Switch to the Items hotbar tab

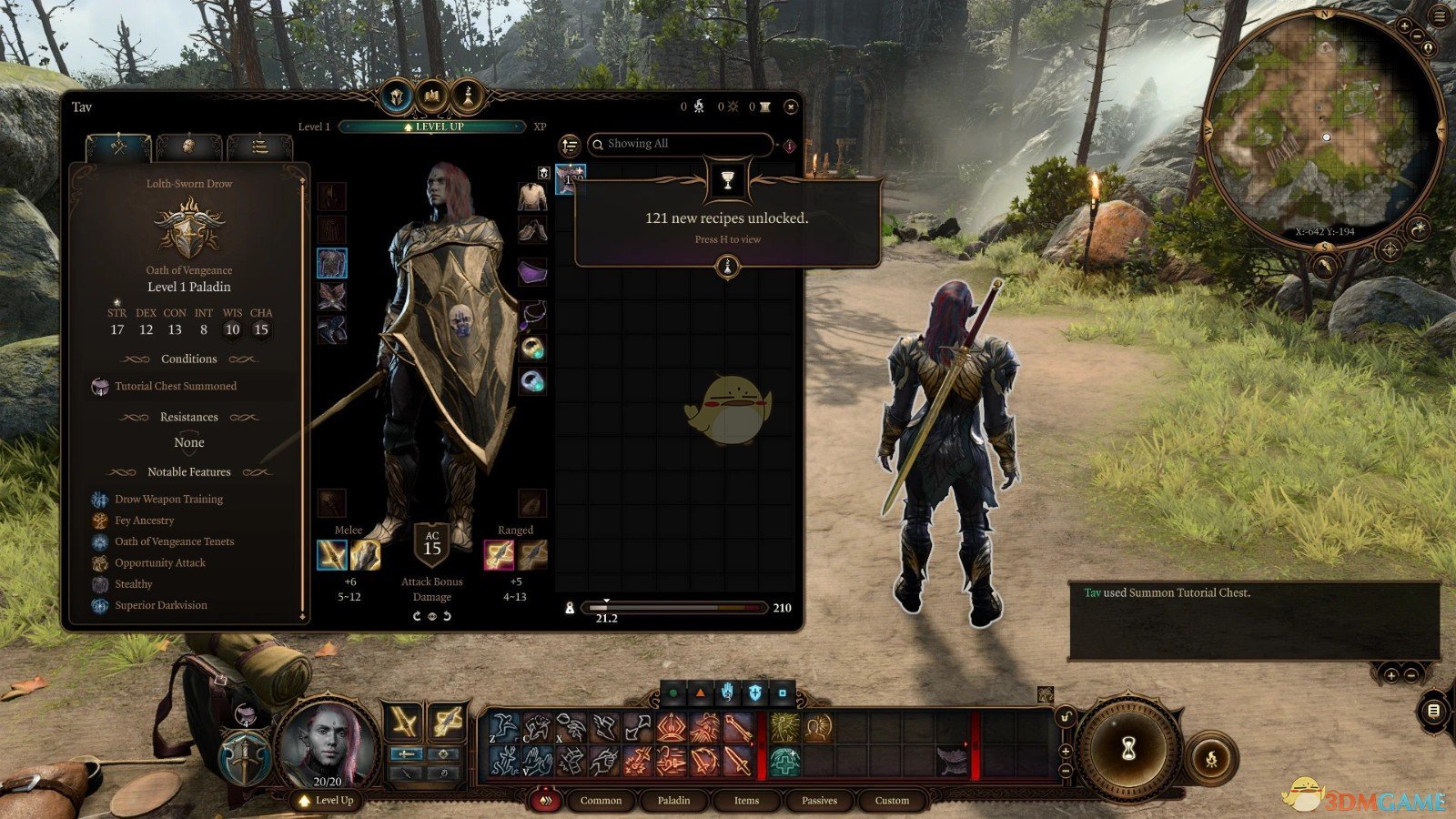(746, 801)
